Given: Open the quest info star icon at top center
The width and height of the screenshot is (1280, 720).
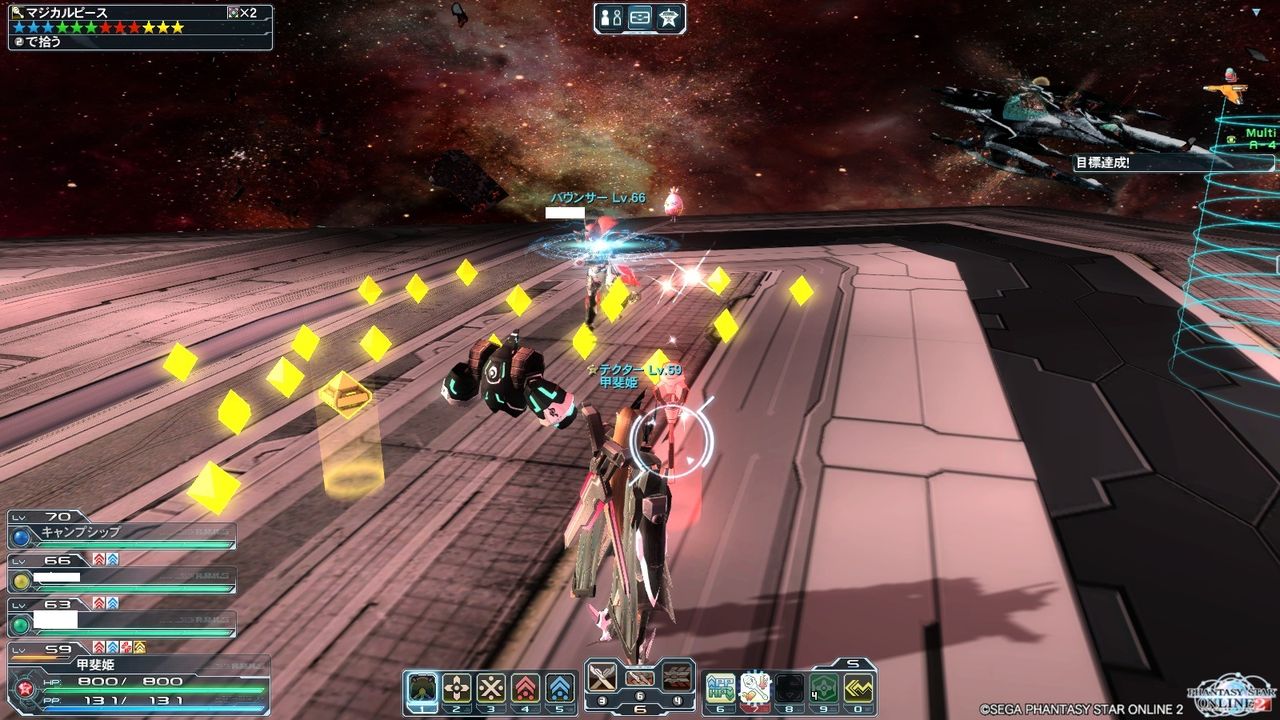Looking at the screenshot, I should pos(668,17).
